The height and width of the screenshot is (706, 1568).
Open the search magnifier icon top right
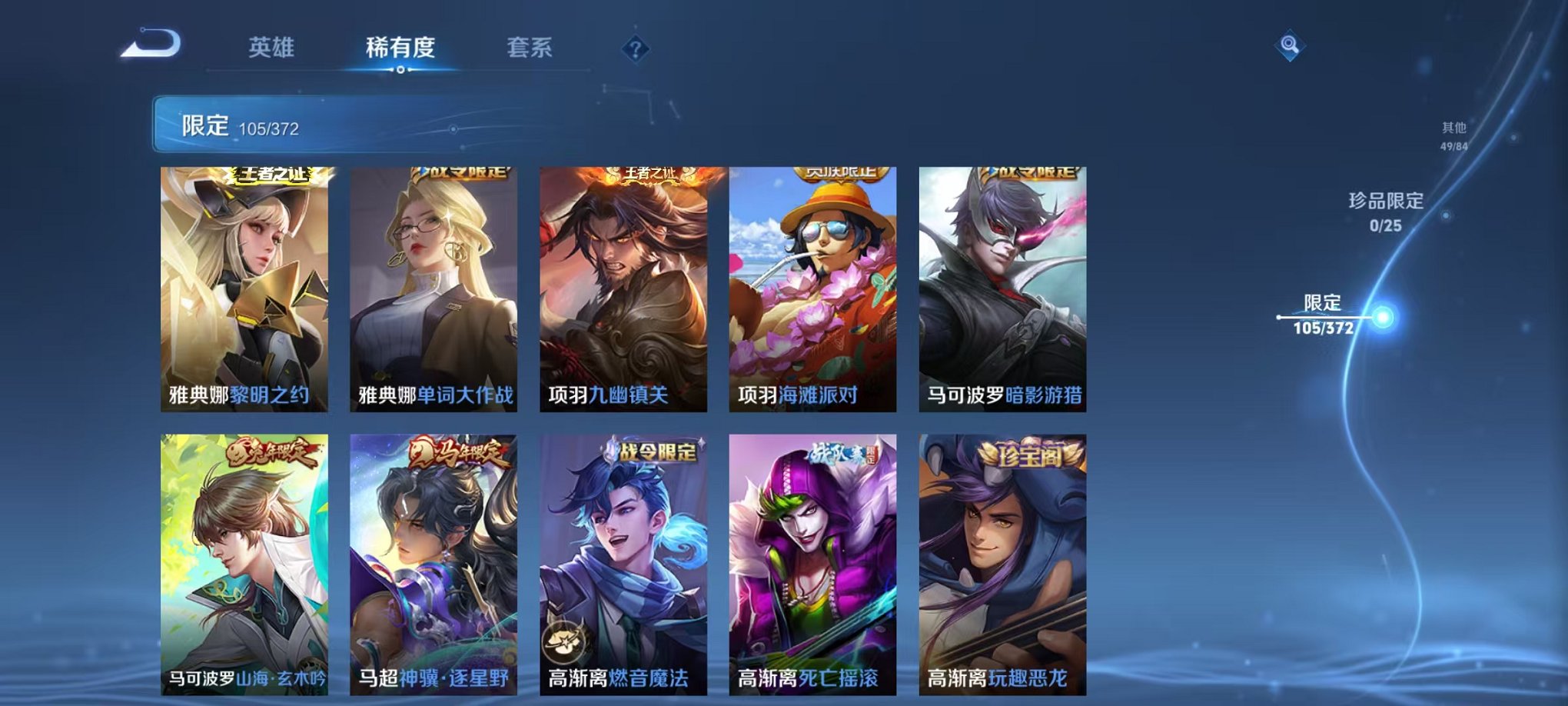coord(1291,44)
